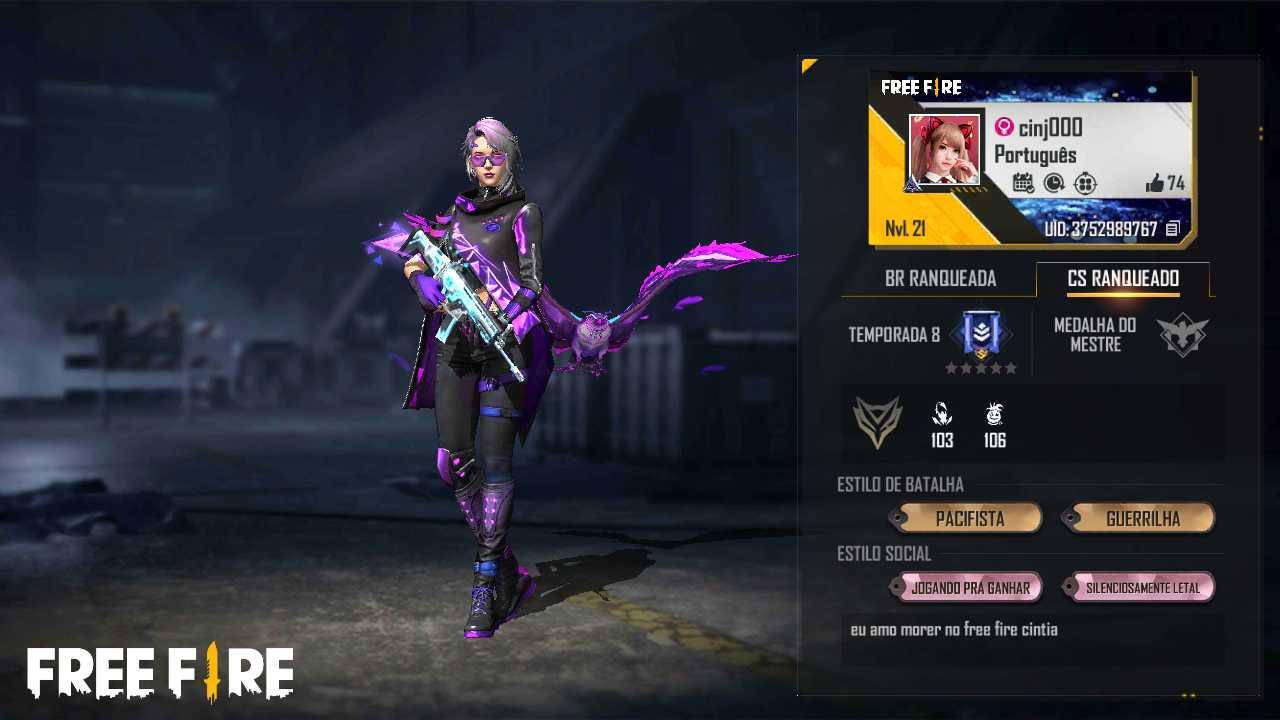Copy the player UID with the copy icon
1280x720 pixels.
point(1173,229)
